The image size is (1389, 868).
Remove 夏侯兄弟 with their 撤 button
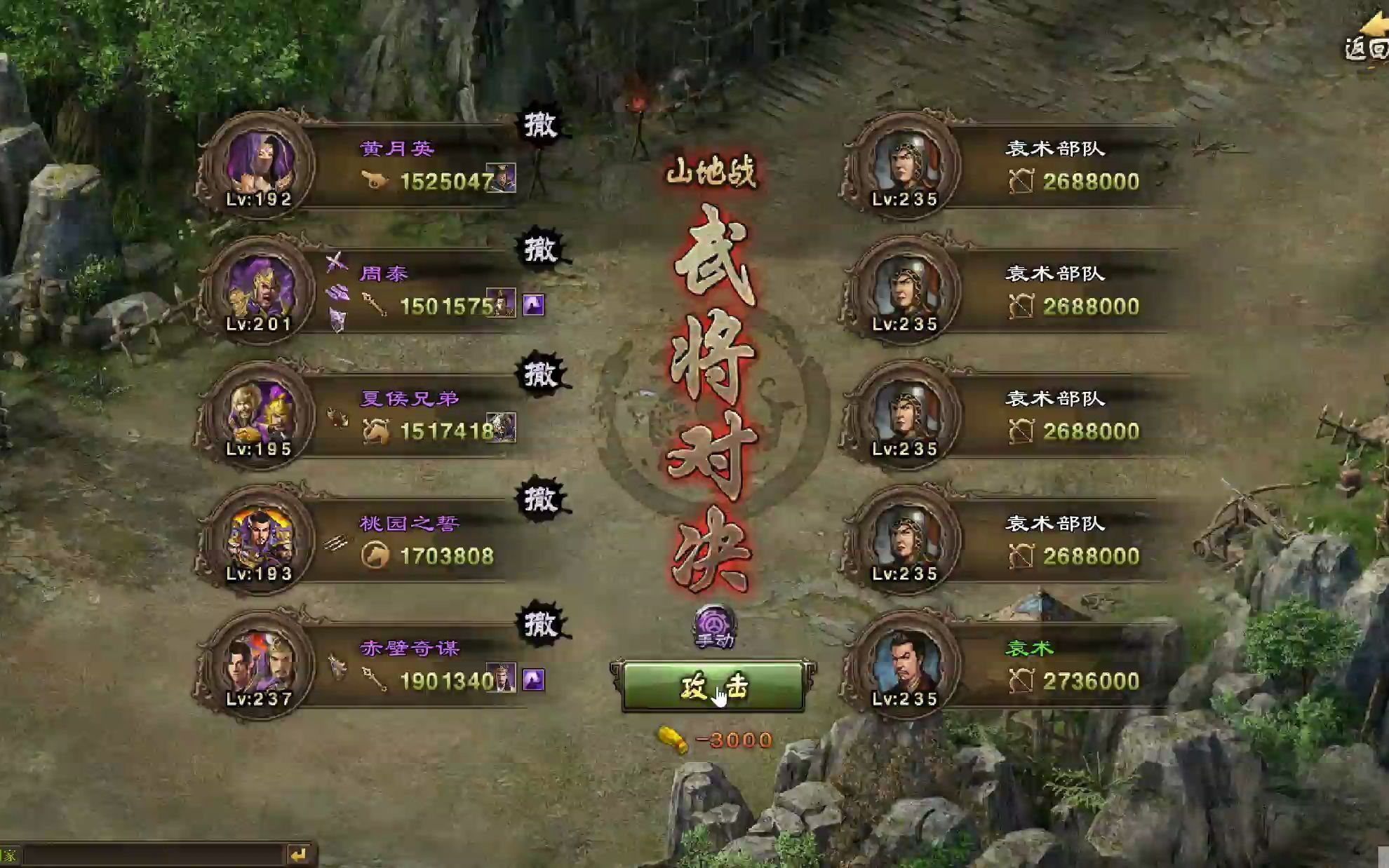540,374
